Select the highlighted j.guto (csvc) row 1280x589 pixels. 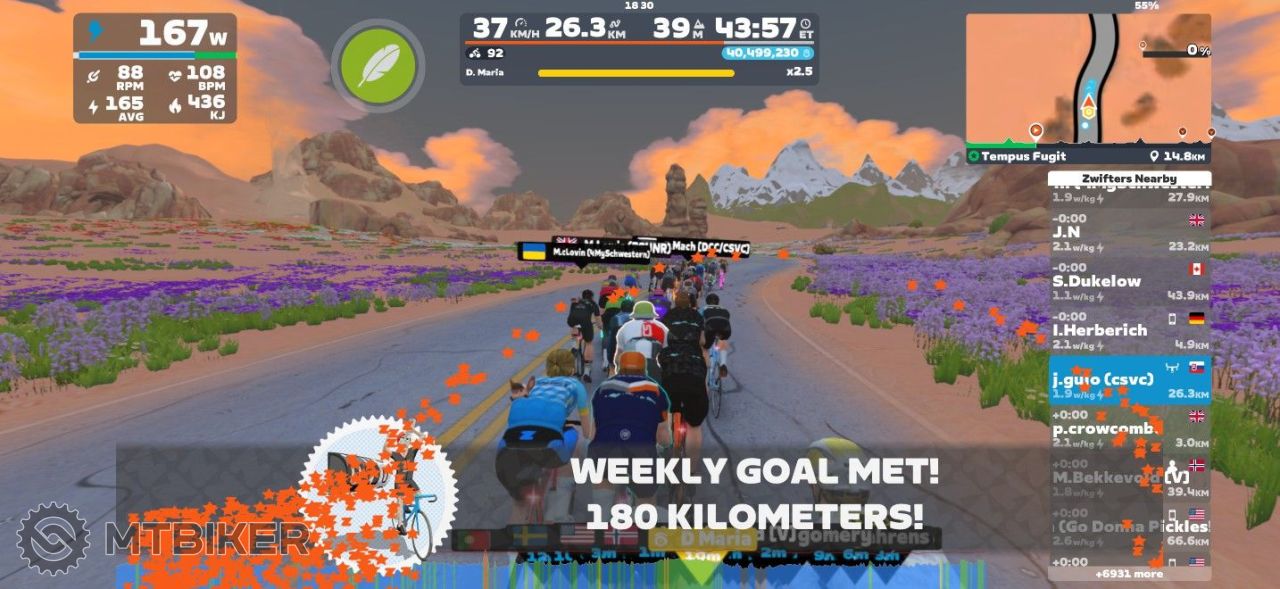1128,381
